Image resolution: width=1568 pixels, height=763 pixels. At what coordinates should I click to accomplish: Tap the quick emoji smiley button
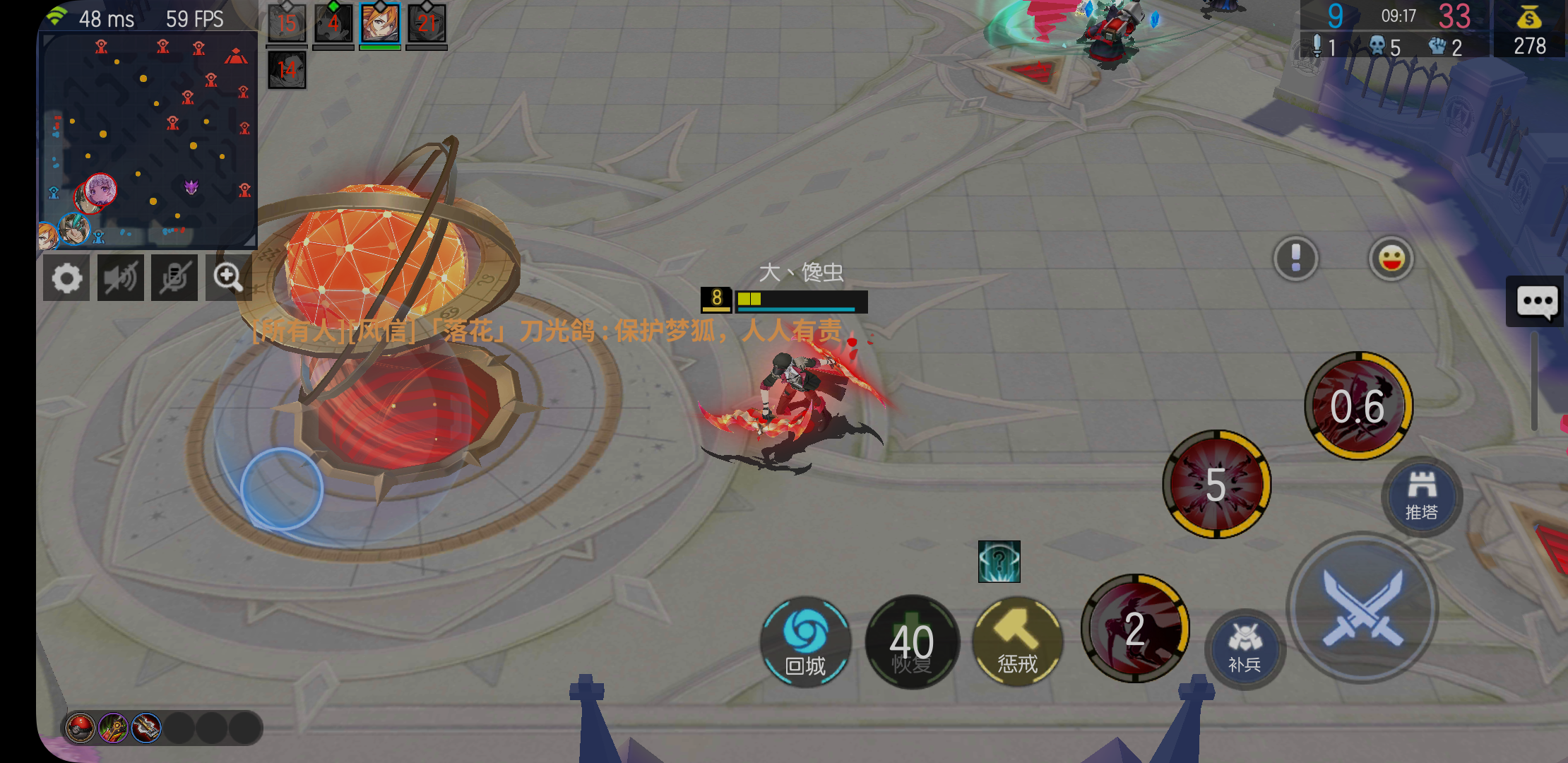(x=1390, y=259)
